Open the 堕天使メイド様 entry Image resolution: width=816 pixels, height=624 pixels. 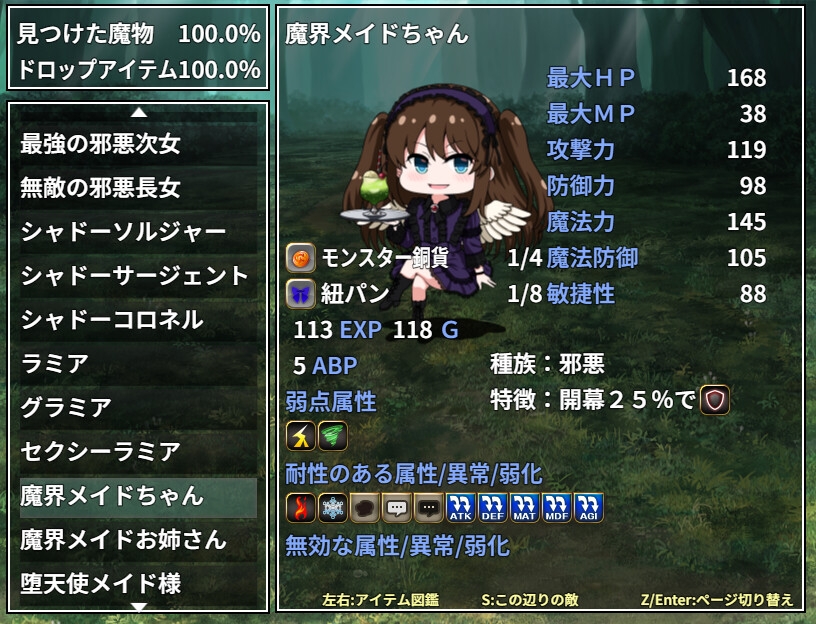(x=138, y=582)
